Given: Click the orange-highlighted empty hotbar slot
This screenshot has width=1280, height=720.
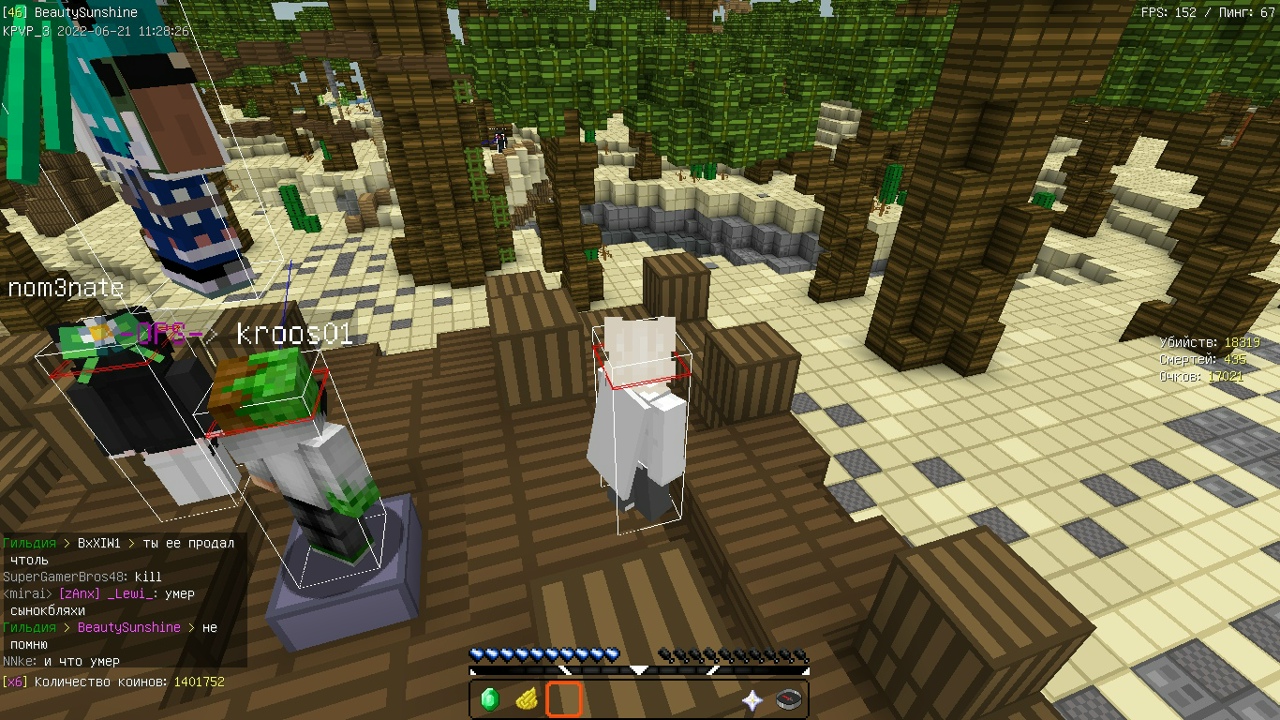Looking at the screenshot, I should 564,699.
